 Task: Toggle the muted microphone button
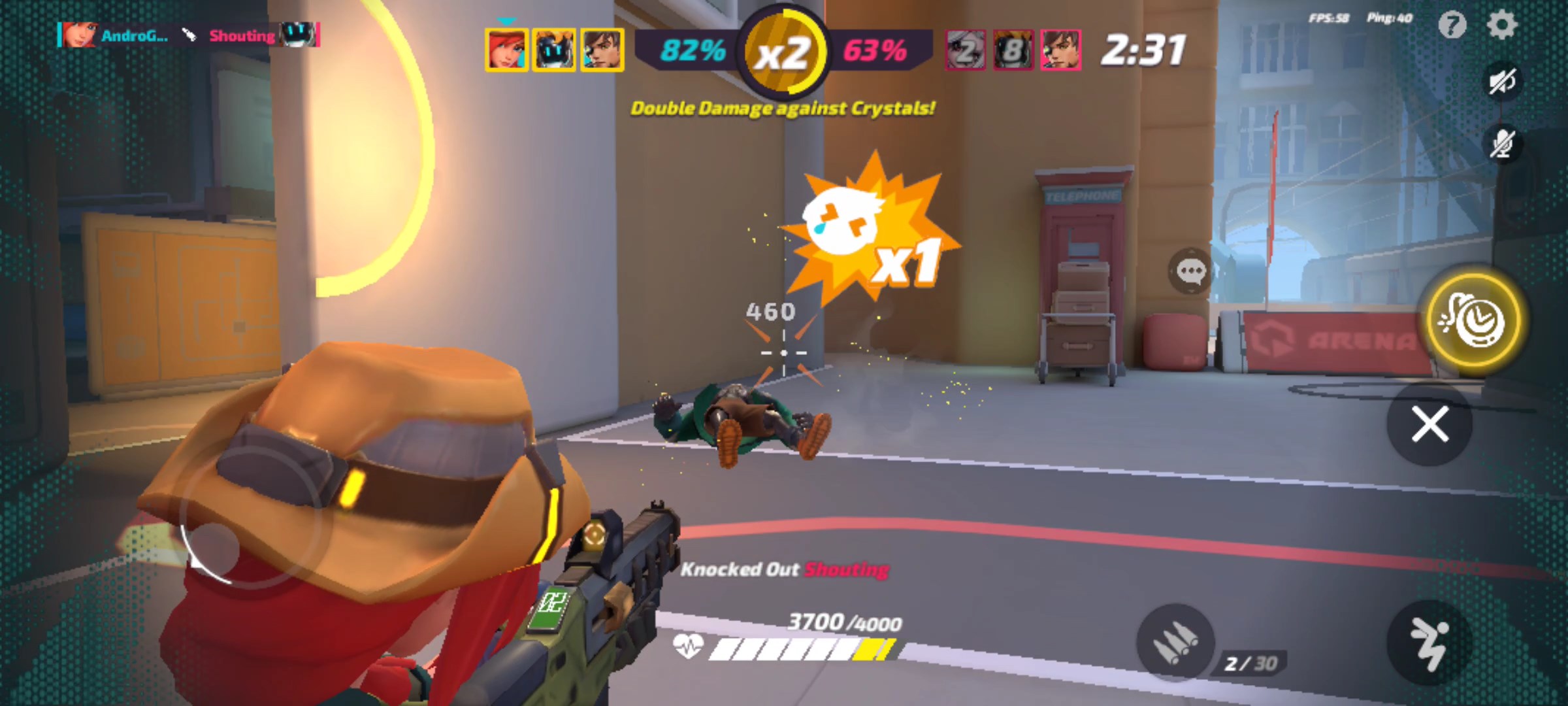(x=1502, y=143)
